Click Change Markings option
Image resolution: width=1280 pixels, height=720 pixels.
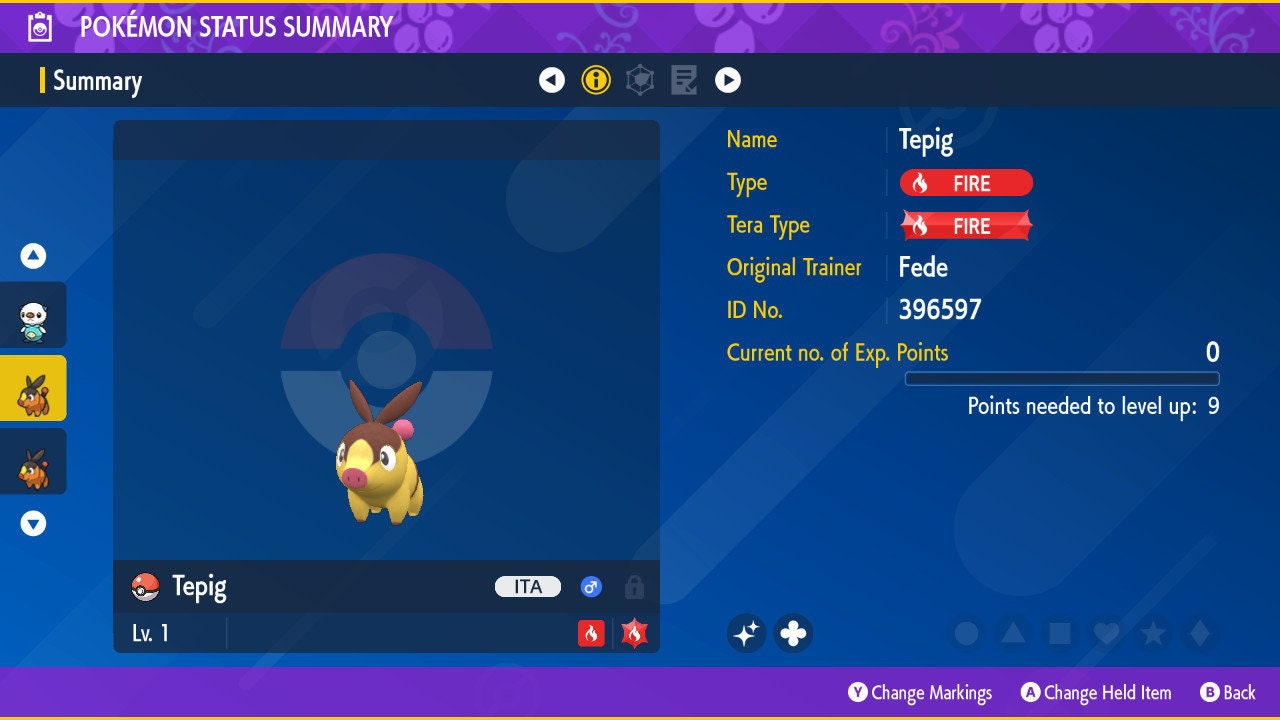(920, 693)
